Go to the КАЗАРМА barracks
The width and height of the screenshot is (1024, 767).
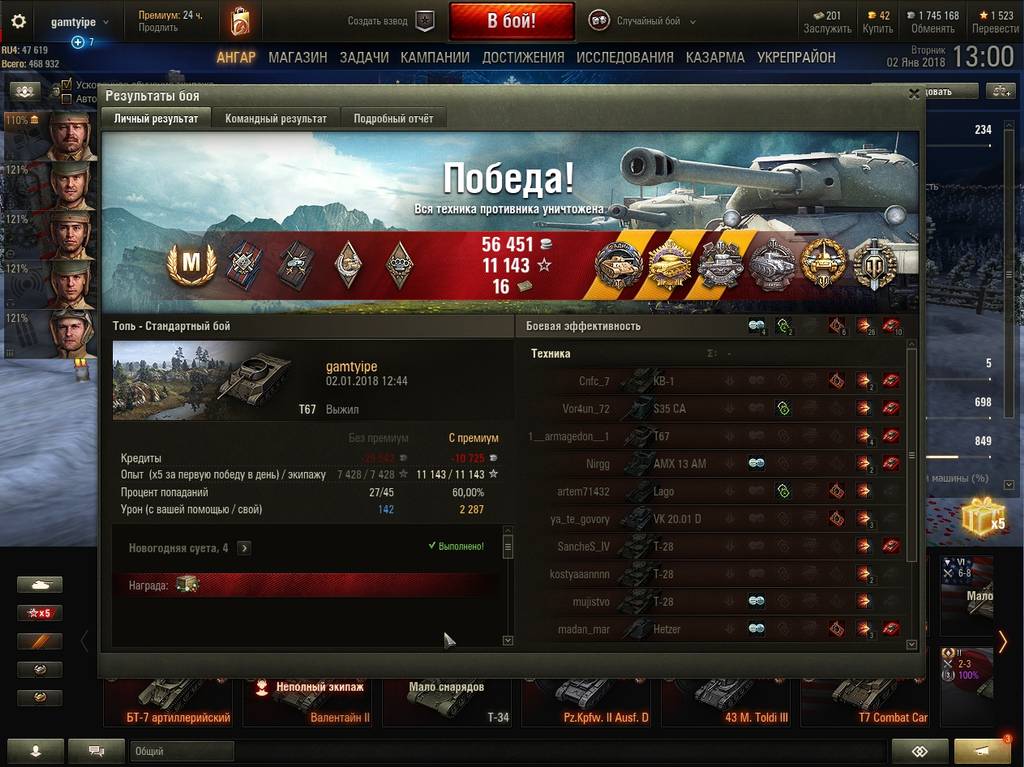coord(715,58)
